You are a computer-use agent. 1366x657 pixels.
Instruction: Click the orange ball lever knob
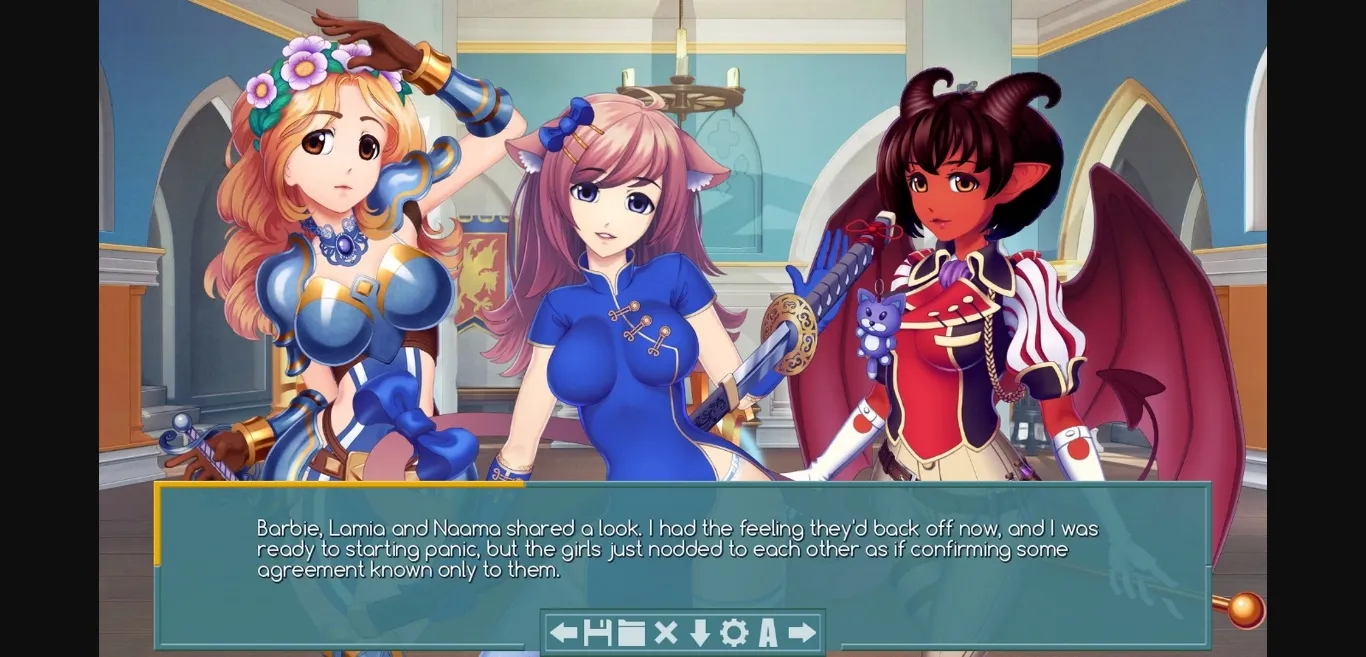[1245, 609]
